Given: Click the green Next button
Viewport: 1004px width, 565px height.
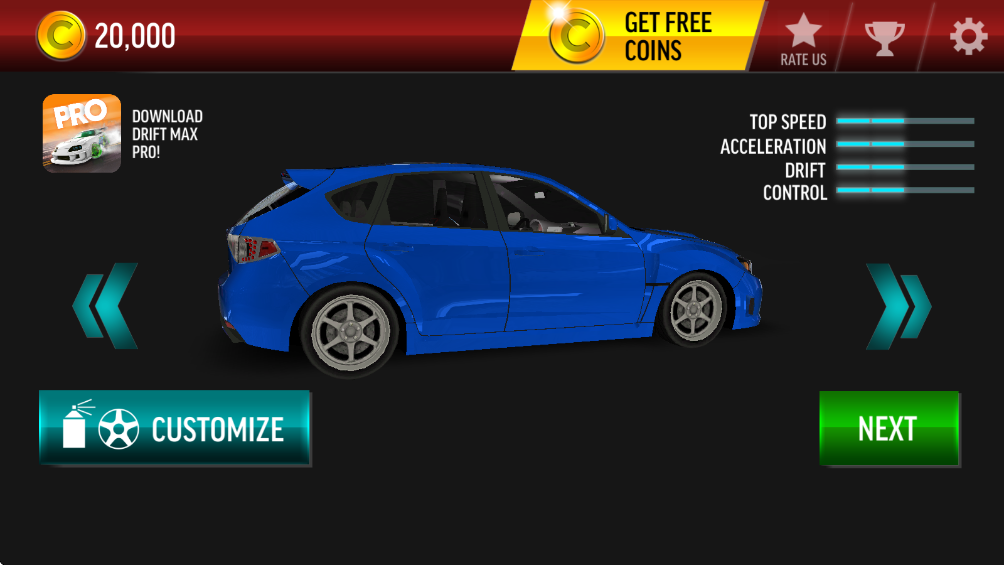Looking at the screenshot, I should tap(888, 428).
